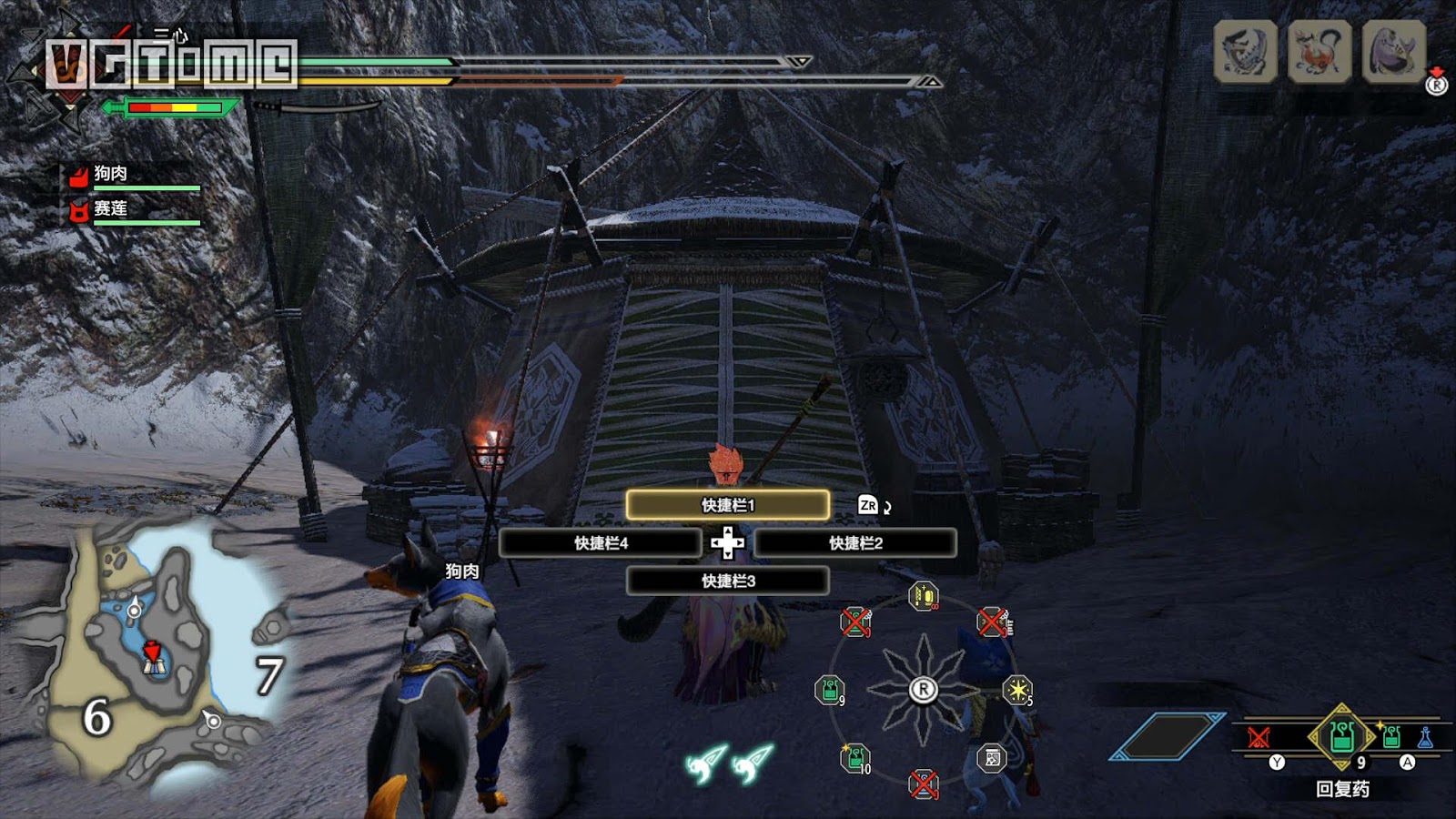Select the whetstone slot atop the radial wheel
The height and width of the screenshot is (819, 1456).
pos(923,596)
